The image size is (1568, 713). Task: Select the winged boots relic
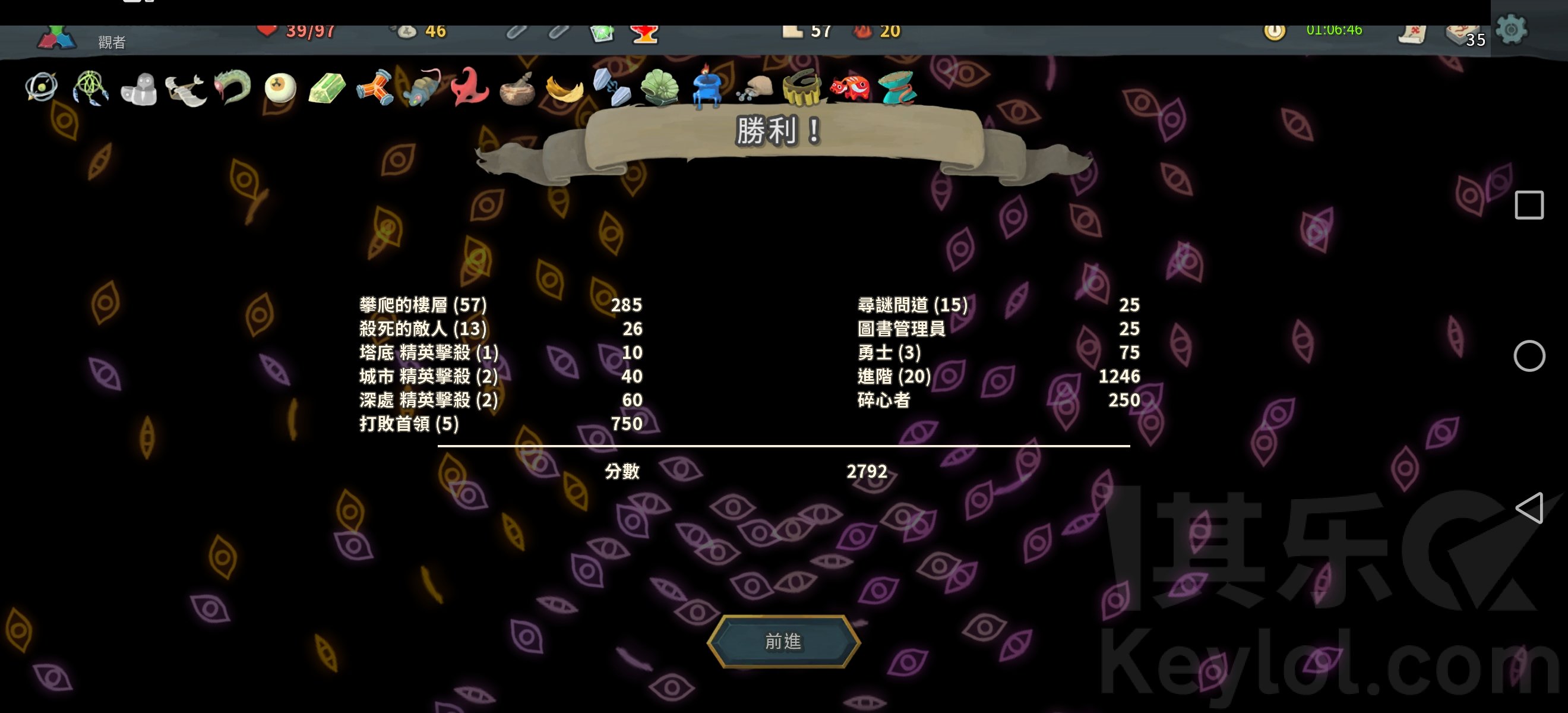tap(186, 90)
